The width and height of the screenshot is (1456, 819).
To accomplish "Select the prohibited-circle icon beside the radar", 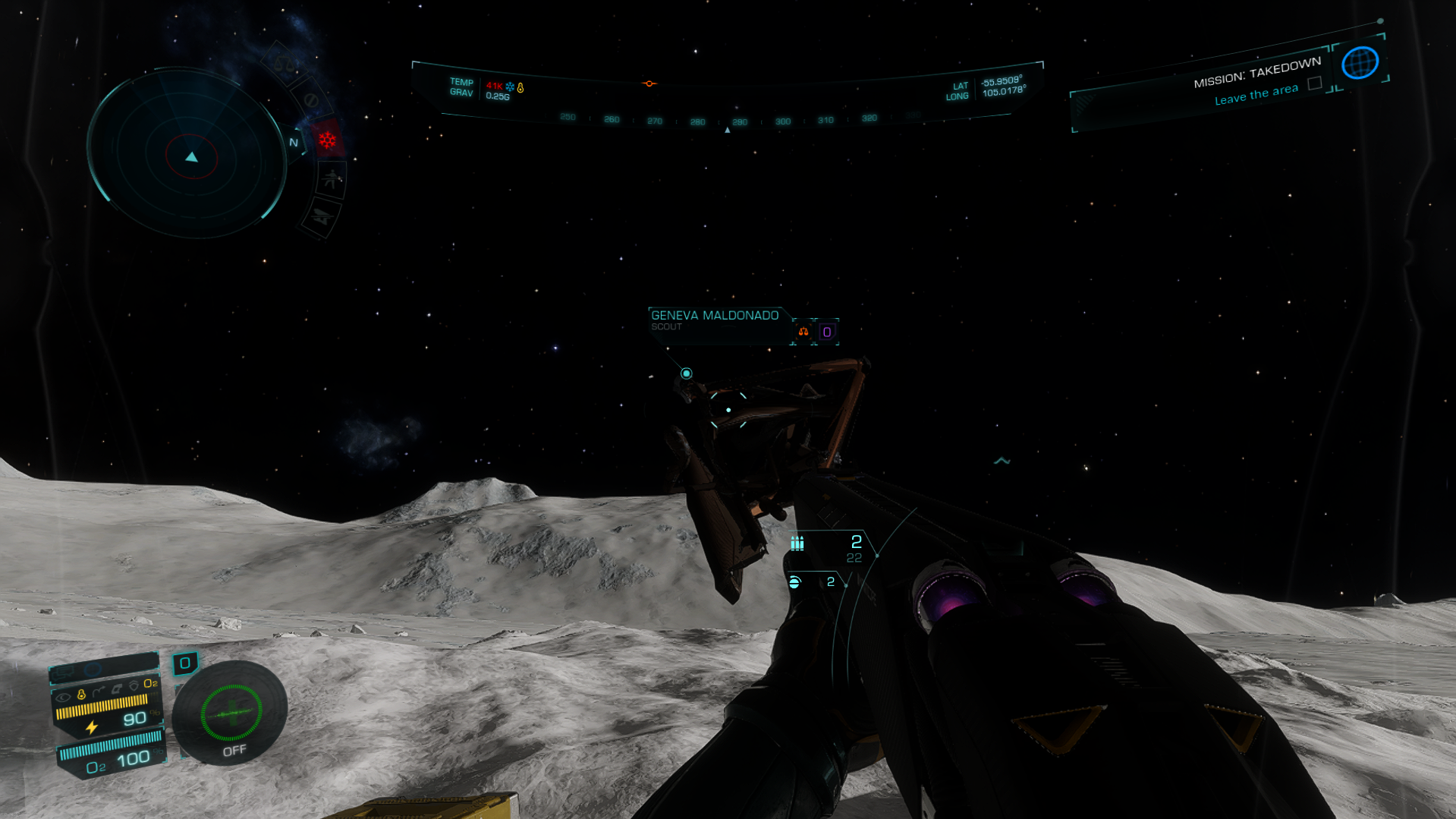I will click(x=310, y=99).
